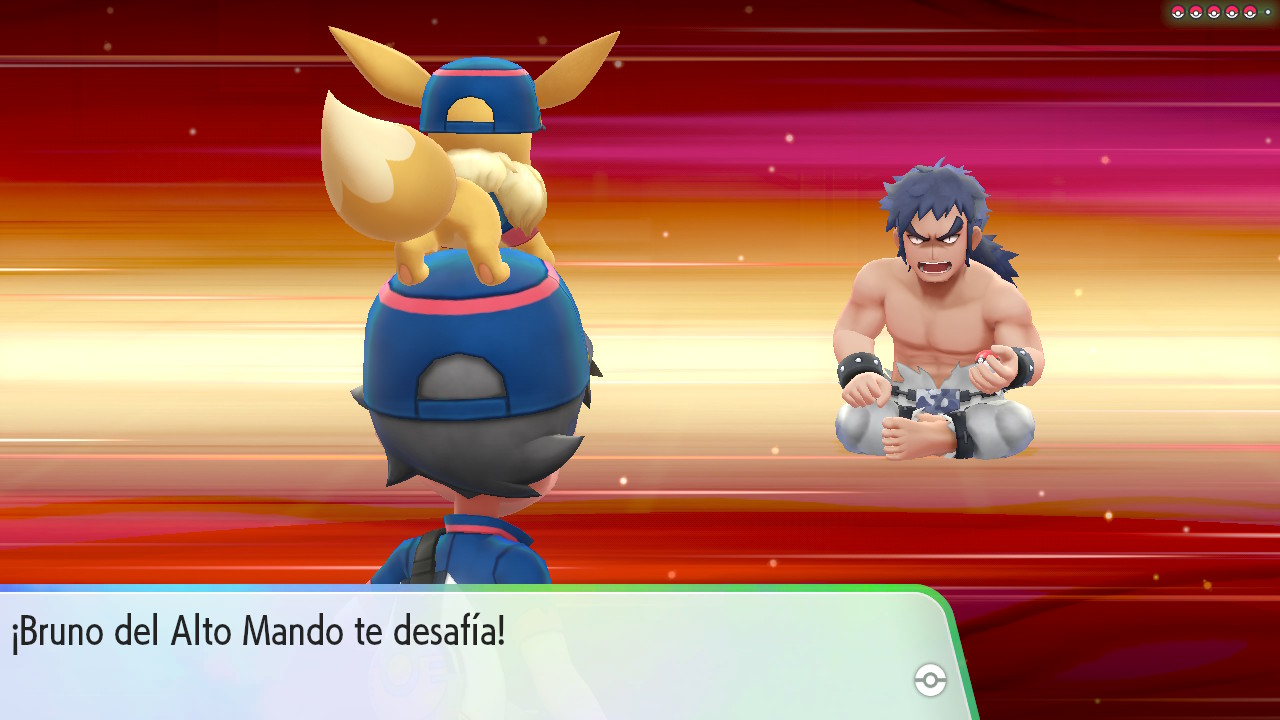Click the Poké Ball continue indicator
This screenshot has width=1280, height=720.
pos(930,681)
